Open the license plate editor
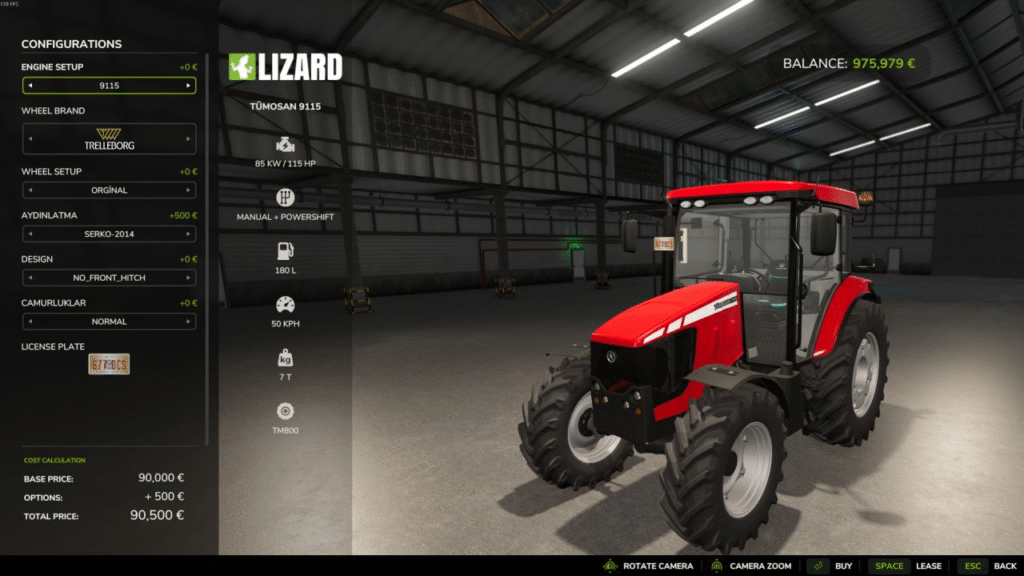Screen dimensions: 1024x576 pos(109,364)
